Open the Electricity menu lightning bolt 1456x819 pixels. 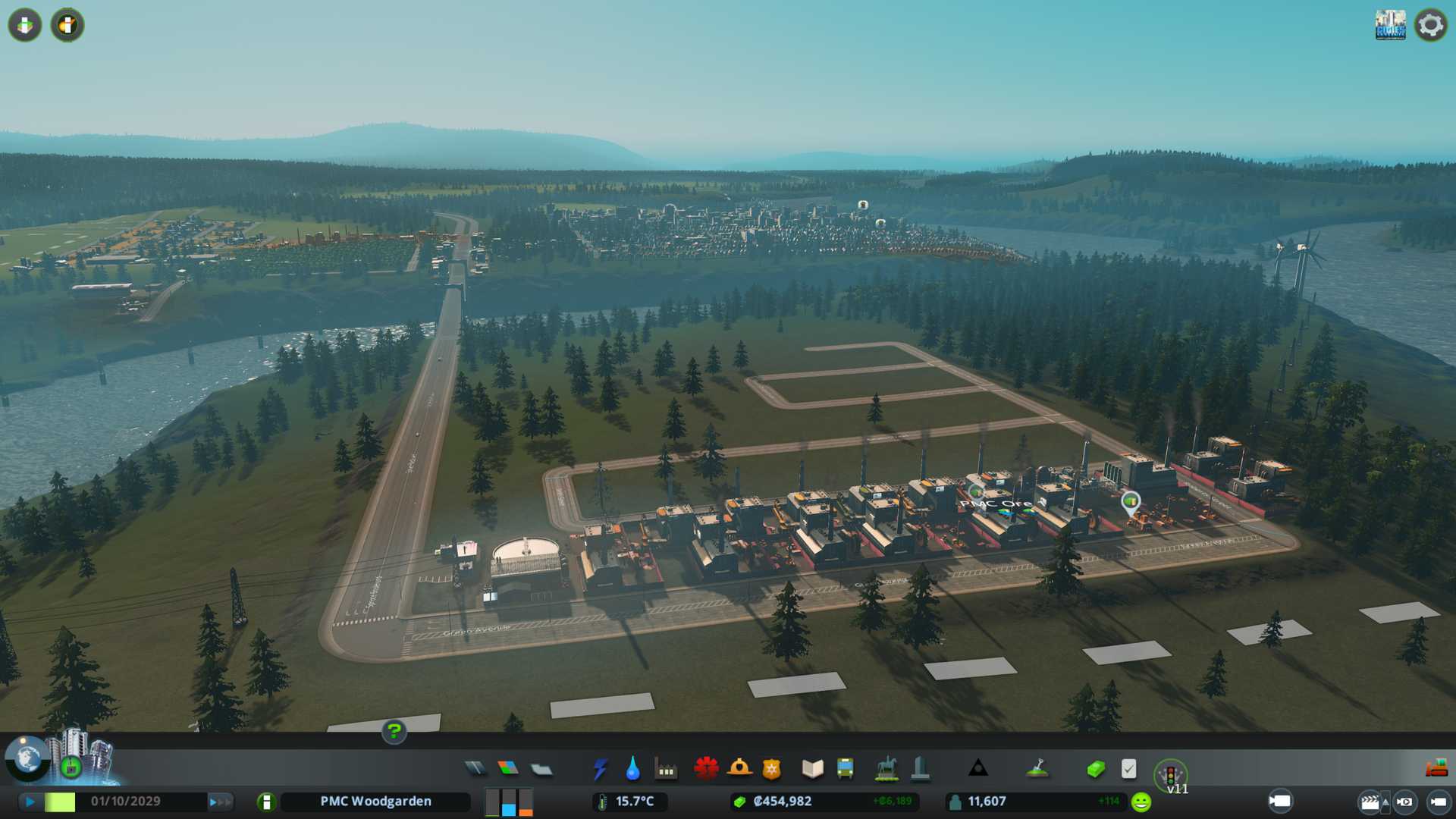coord(600,769)
